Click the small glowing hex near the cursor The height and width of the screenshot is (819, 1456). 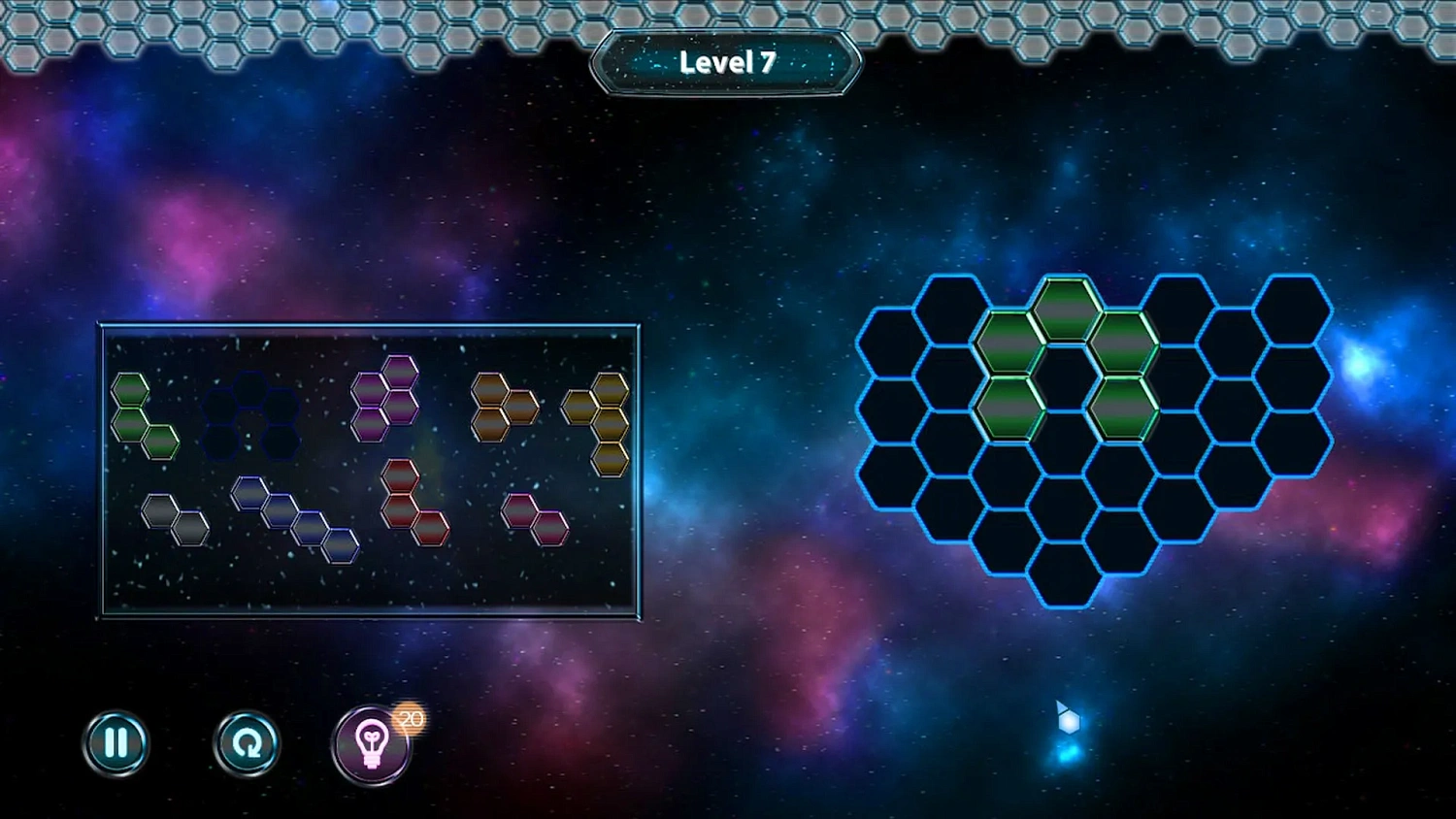[x=1070, y=722]
